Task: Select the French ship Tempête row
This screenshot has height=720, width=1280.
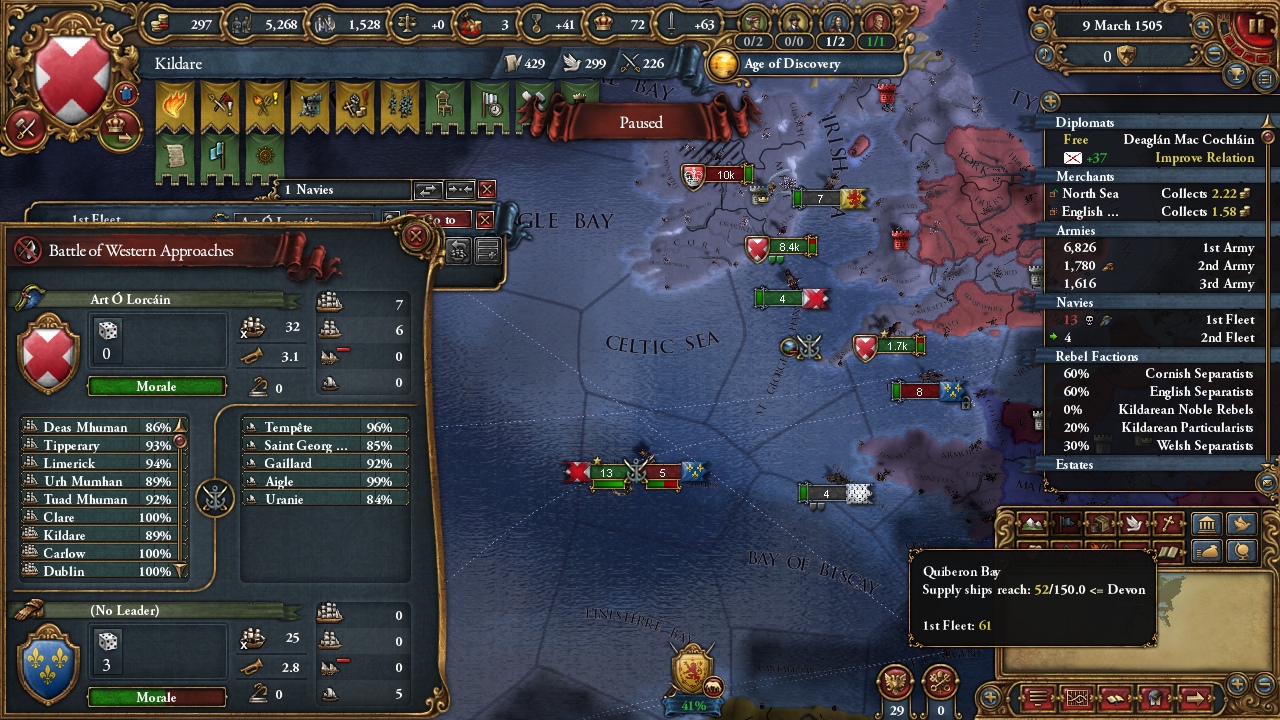Action: (x=325, y=427)
